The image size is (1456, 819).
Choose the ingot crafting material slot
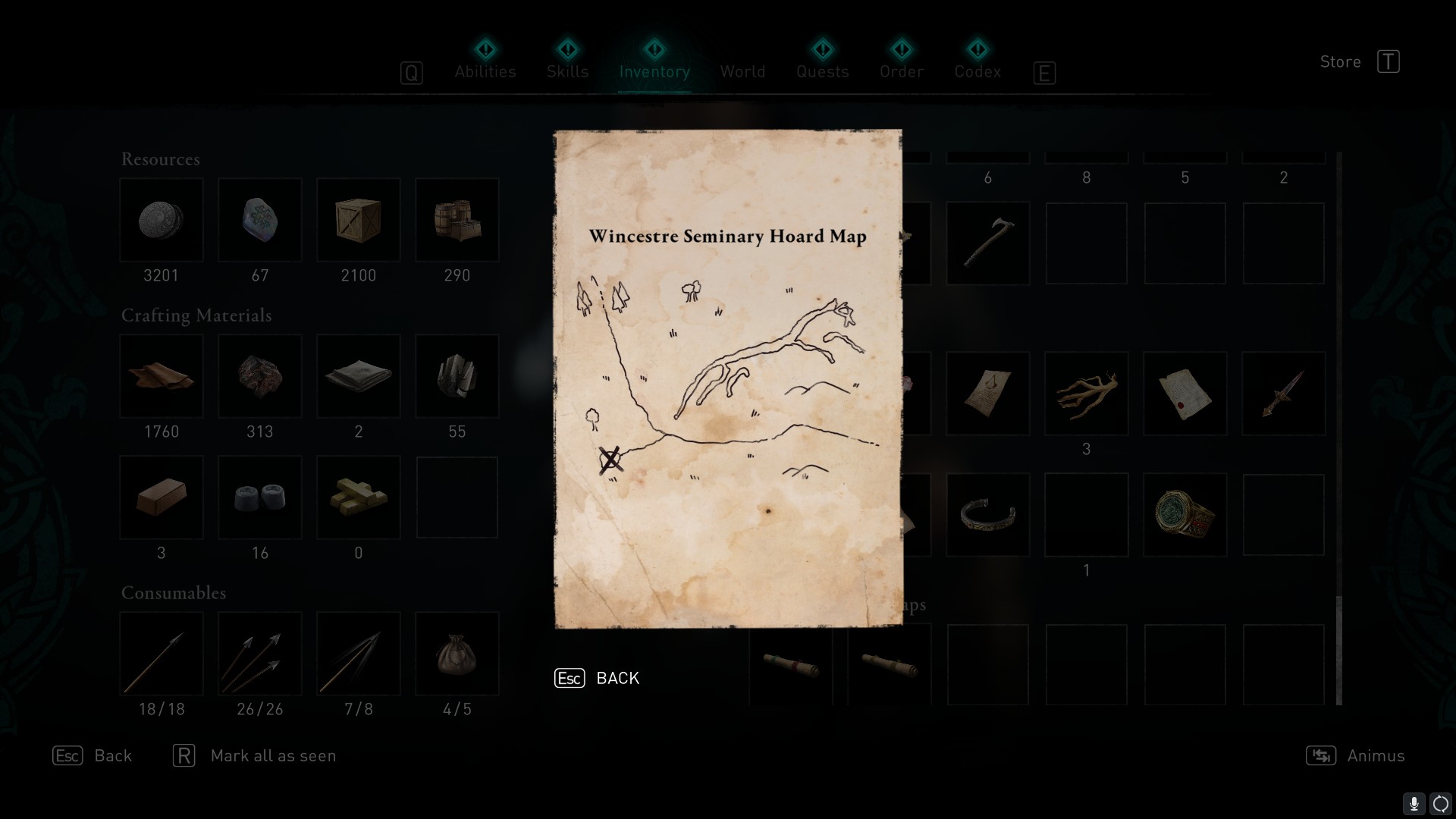[162, 497]
